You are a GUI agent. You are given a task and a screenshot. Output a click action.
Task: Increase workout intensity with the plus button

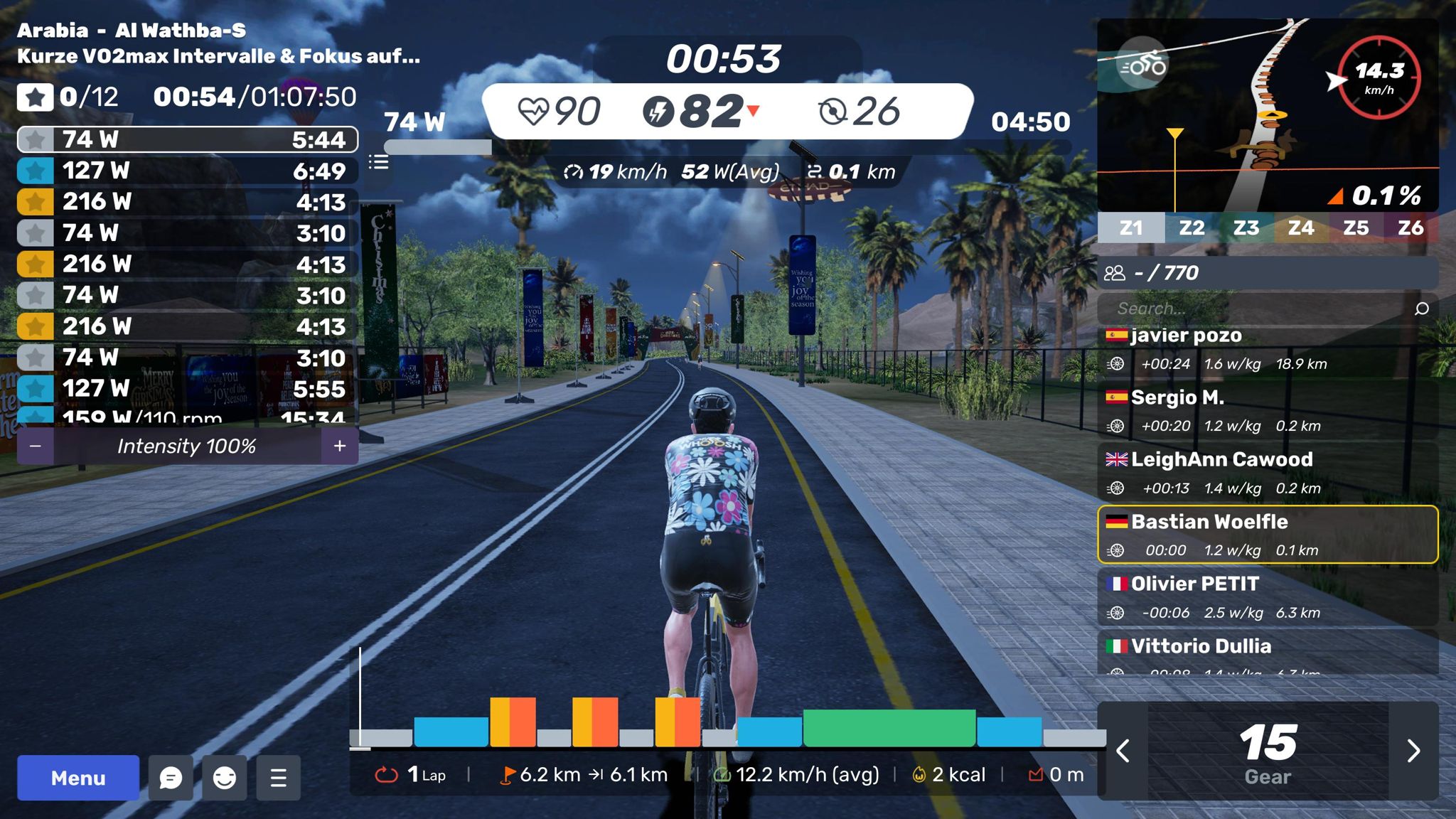pyautogui.click(x=340, y=446)
